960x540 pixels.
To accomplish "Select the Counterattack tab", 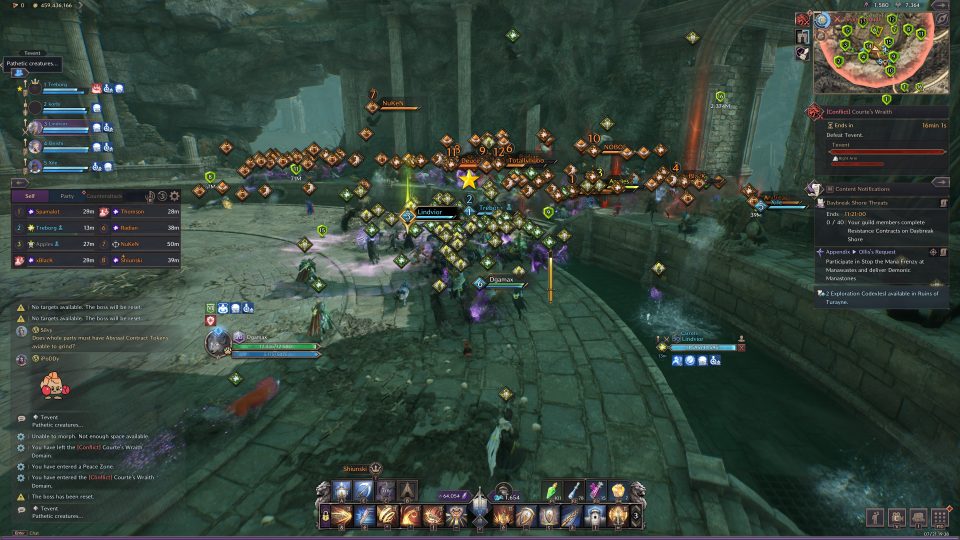I will (x=104, y=197).
